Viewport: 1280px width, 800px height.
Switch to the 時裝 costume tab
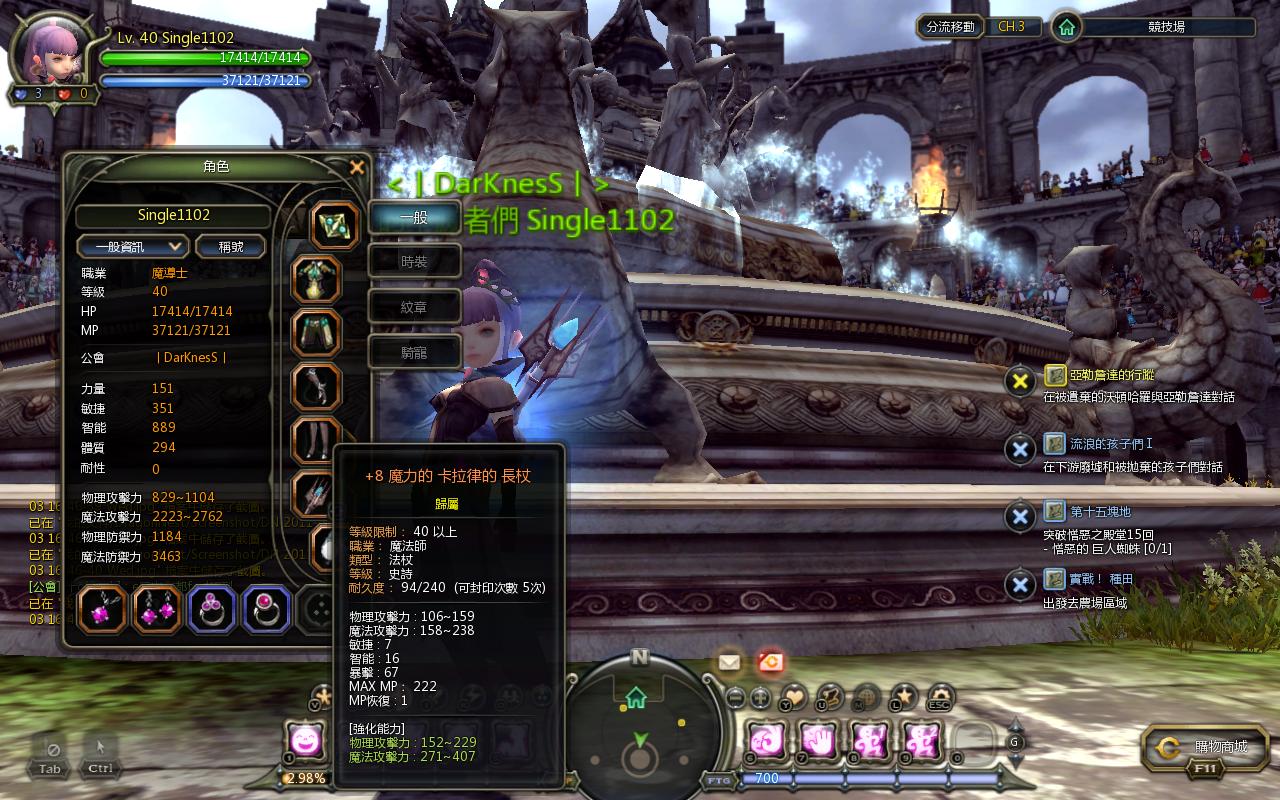coord(414,262)
